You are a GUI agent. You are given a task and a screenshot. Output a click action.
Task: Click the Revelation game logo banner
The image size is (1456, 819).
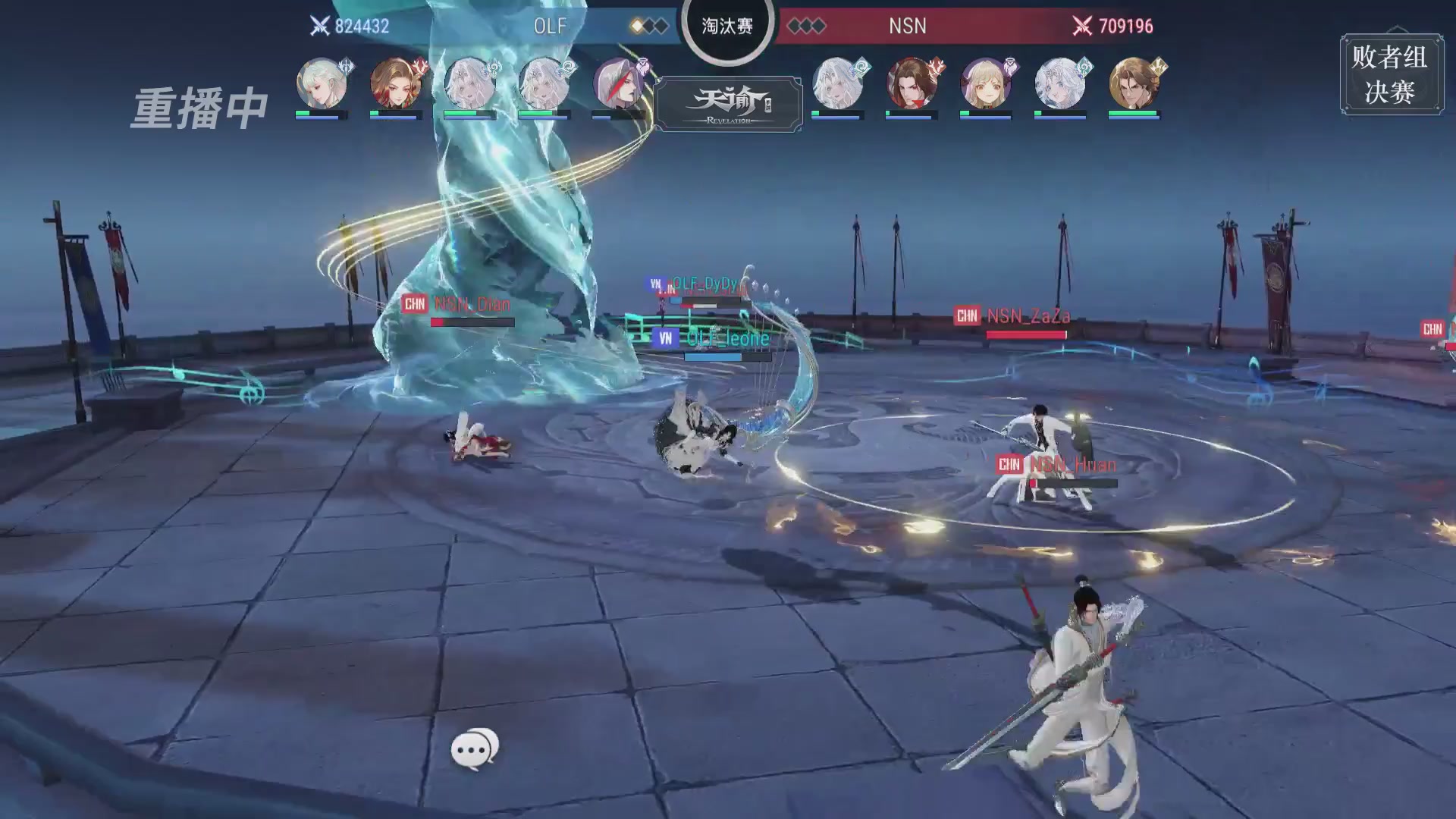click(x=728, y=105)
